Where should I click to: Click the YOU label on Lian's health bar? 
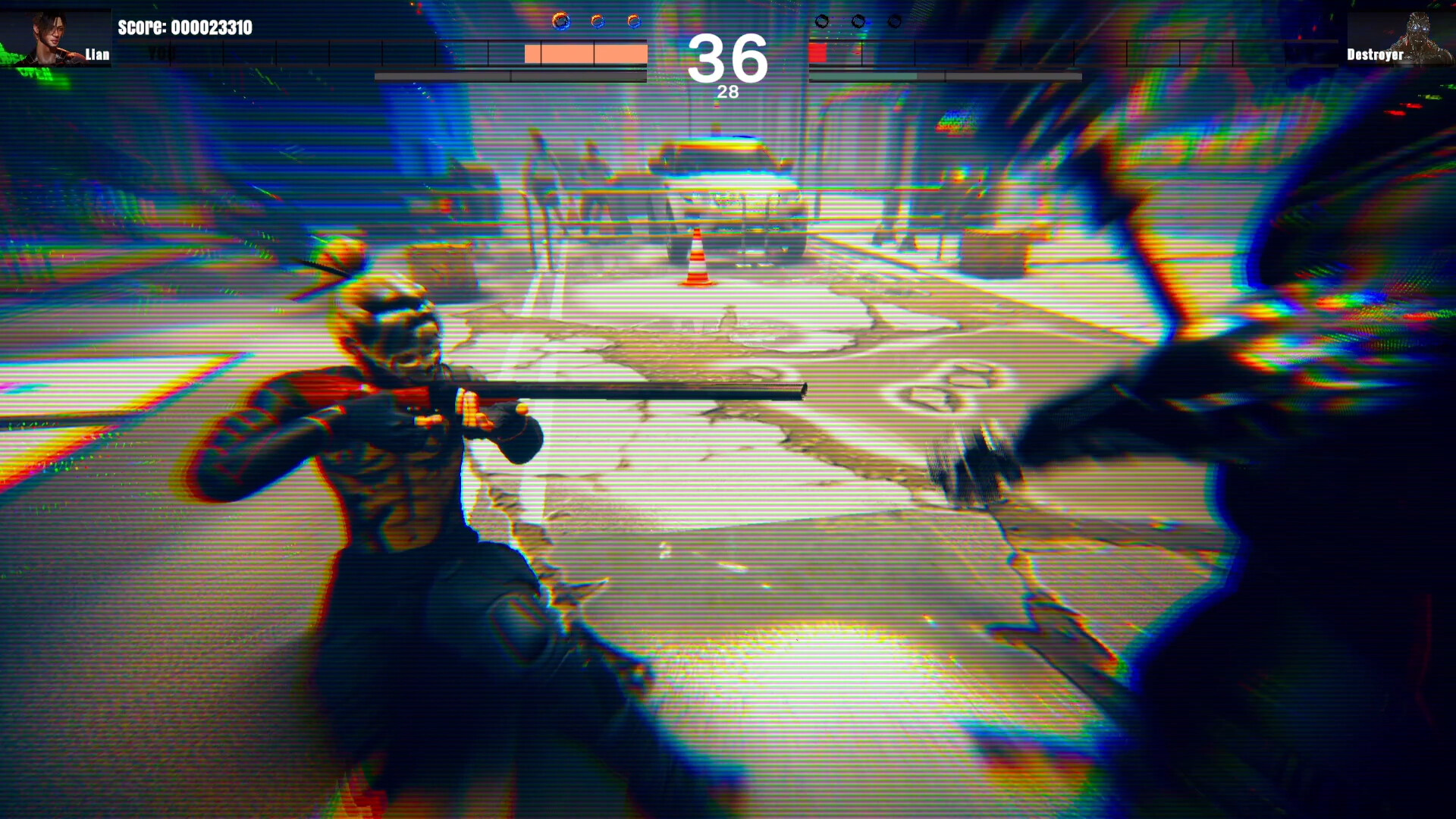[162, 54]
